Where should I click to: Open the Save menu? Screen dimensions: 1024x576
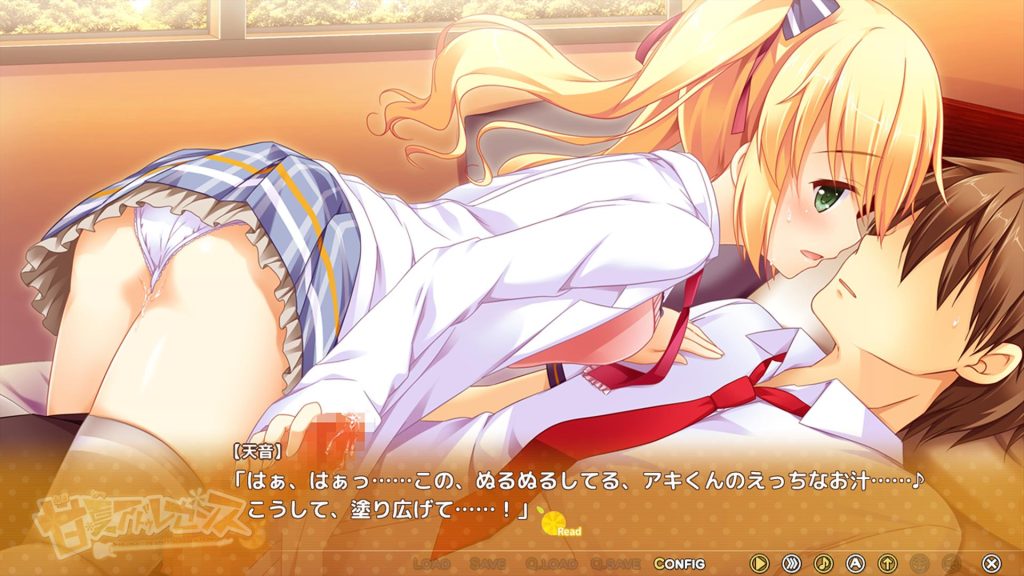click(487, 564)
